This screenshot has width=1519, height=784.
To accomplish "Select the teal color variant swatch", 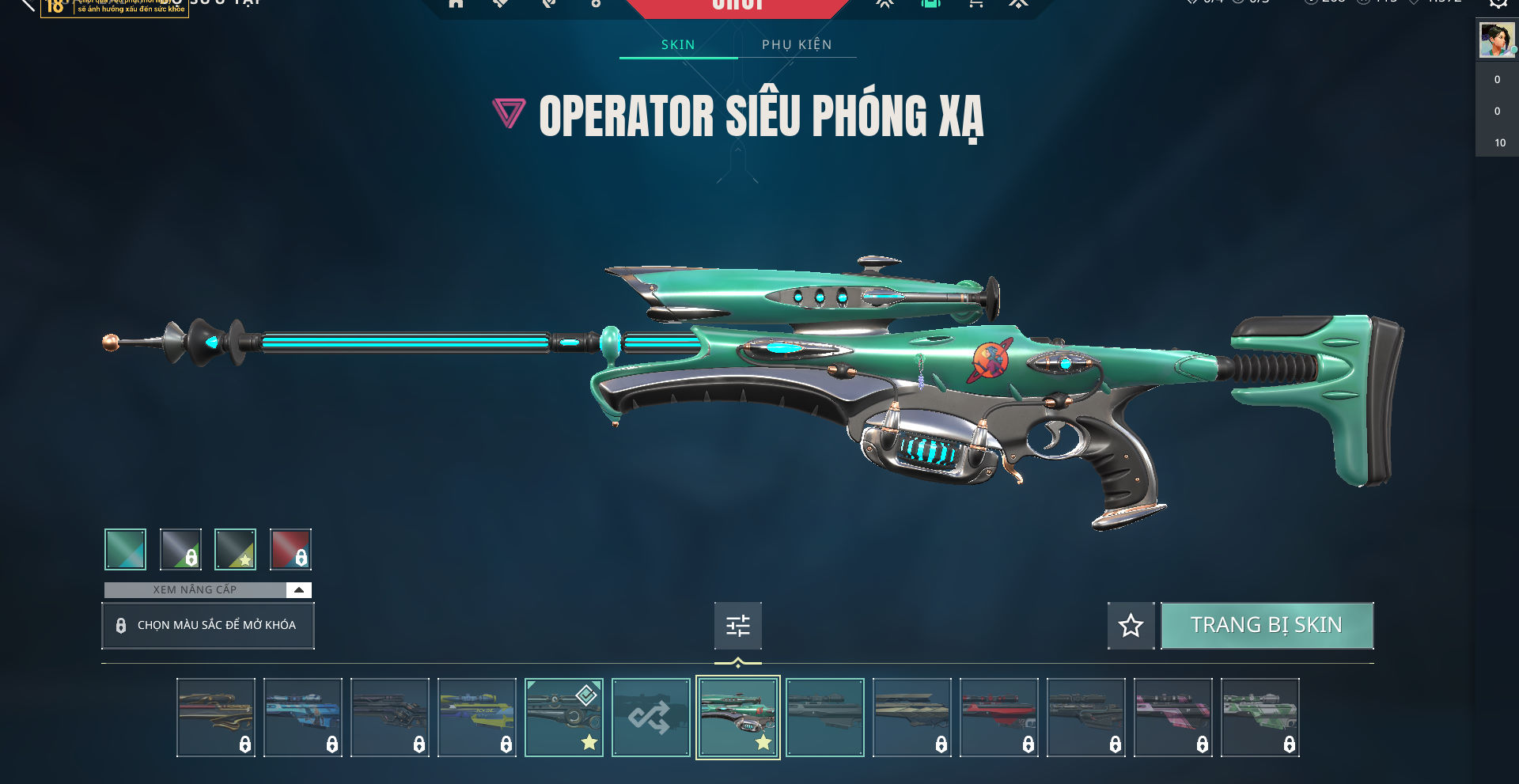I will (x=125, y=549).
